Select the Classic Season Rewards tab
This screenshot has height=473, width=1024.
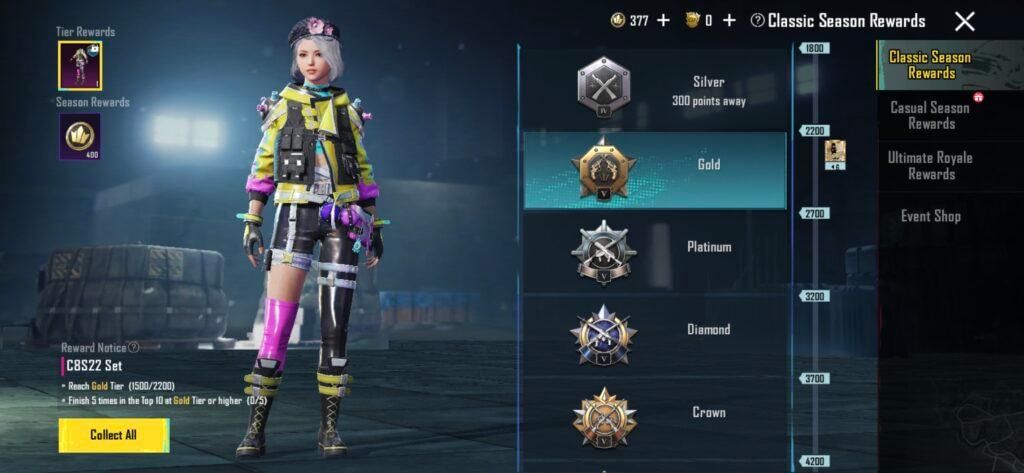tap(930, 65)
